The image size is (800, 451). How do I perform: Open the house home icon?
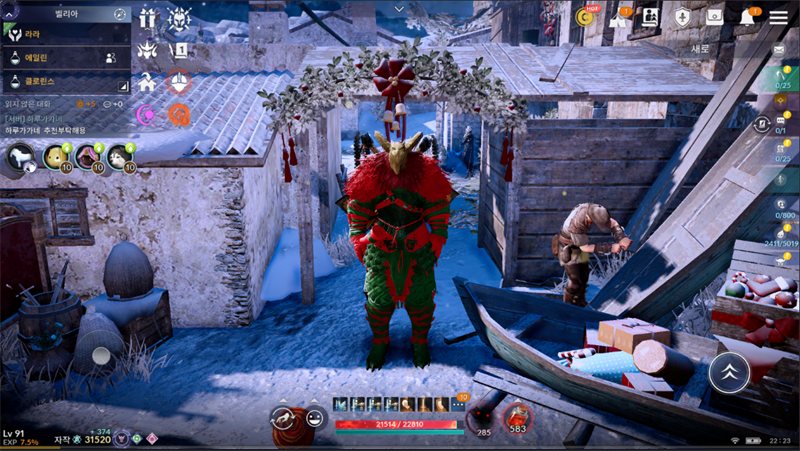pyautogui.click(x=148, y=81)
